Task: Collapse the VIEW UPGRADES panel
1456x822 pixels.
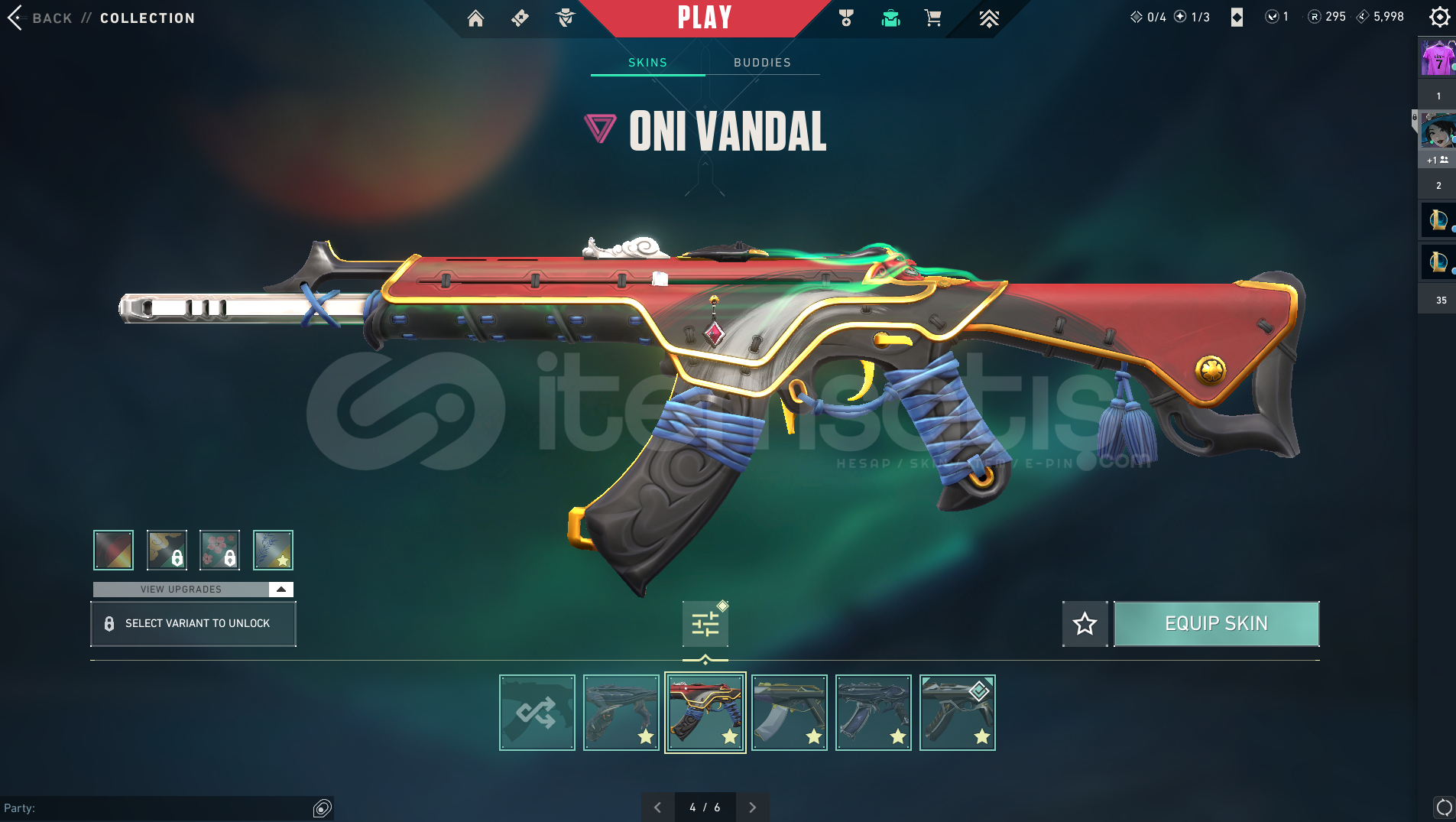Action: 281,589
